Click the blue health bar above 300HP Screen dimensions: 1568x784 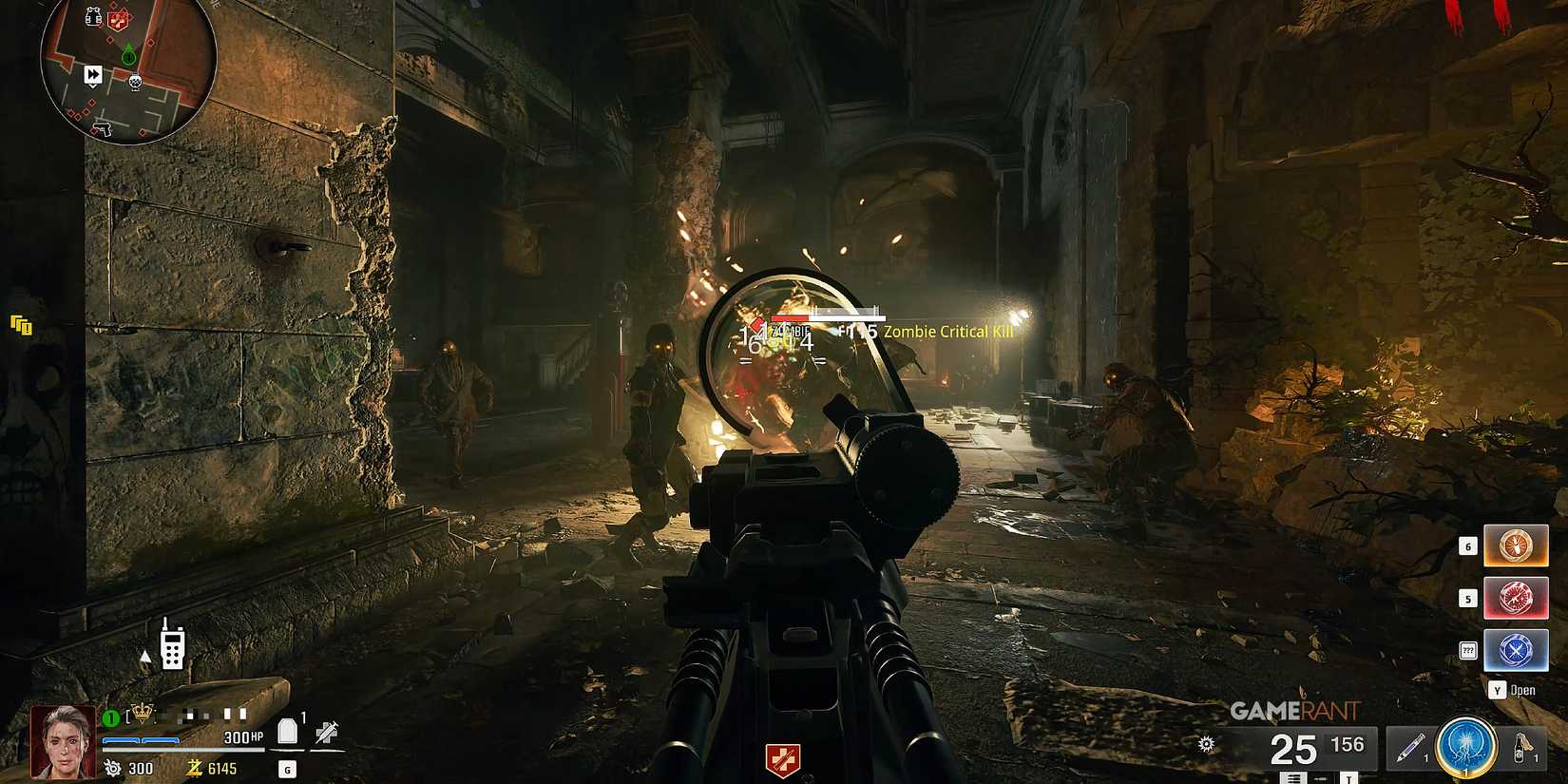[141, 740]
